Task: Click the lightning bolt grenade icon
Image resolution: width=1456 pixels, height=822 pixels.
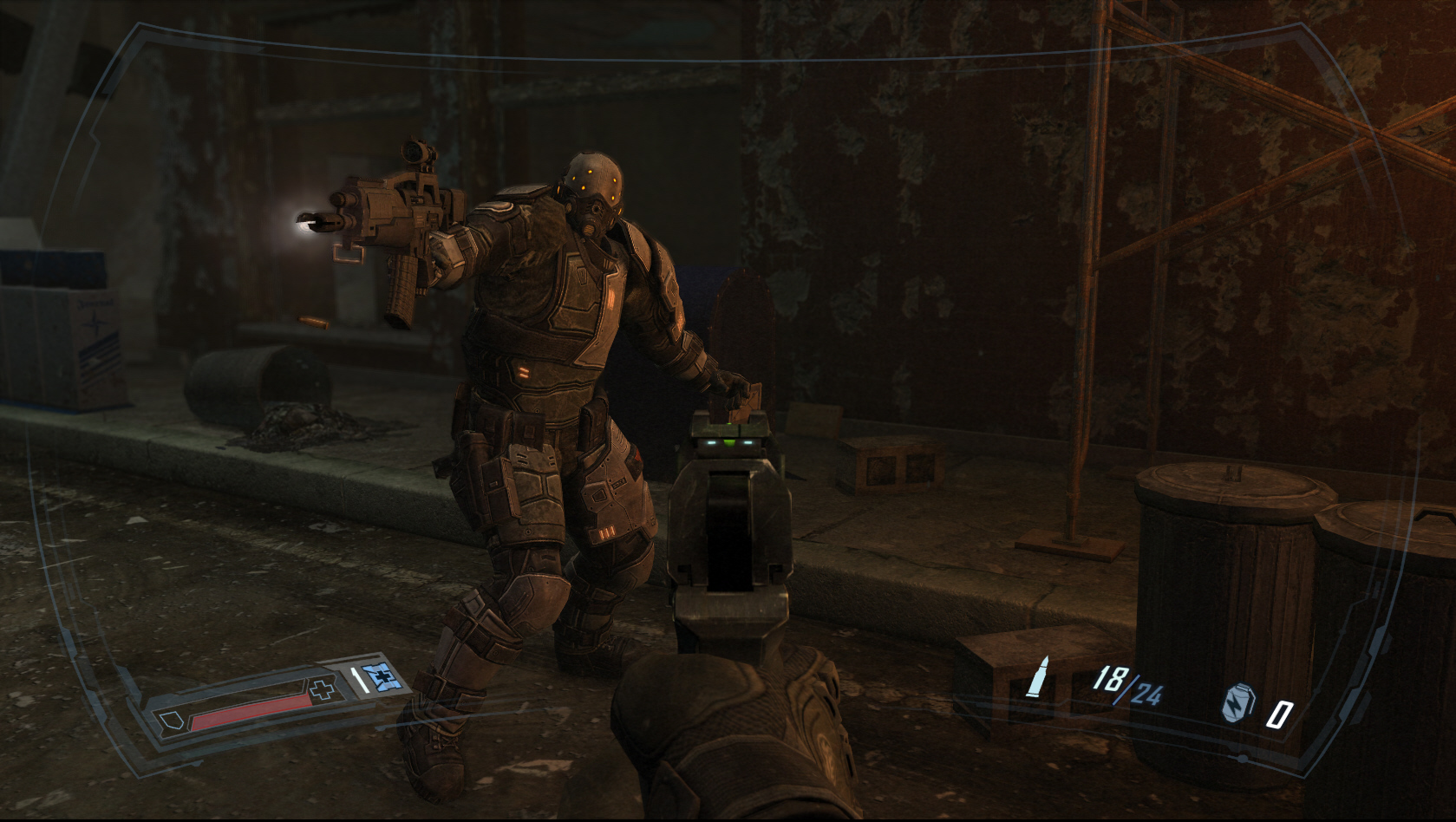Action: point(1237,704)
